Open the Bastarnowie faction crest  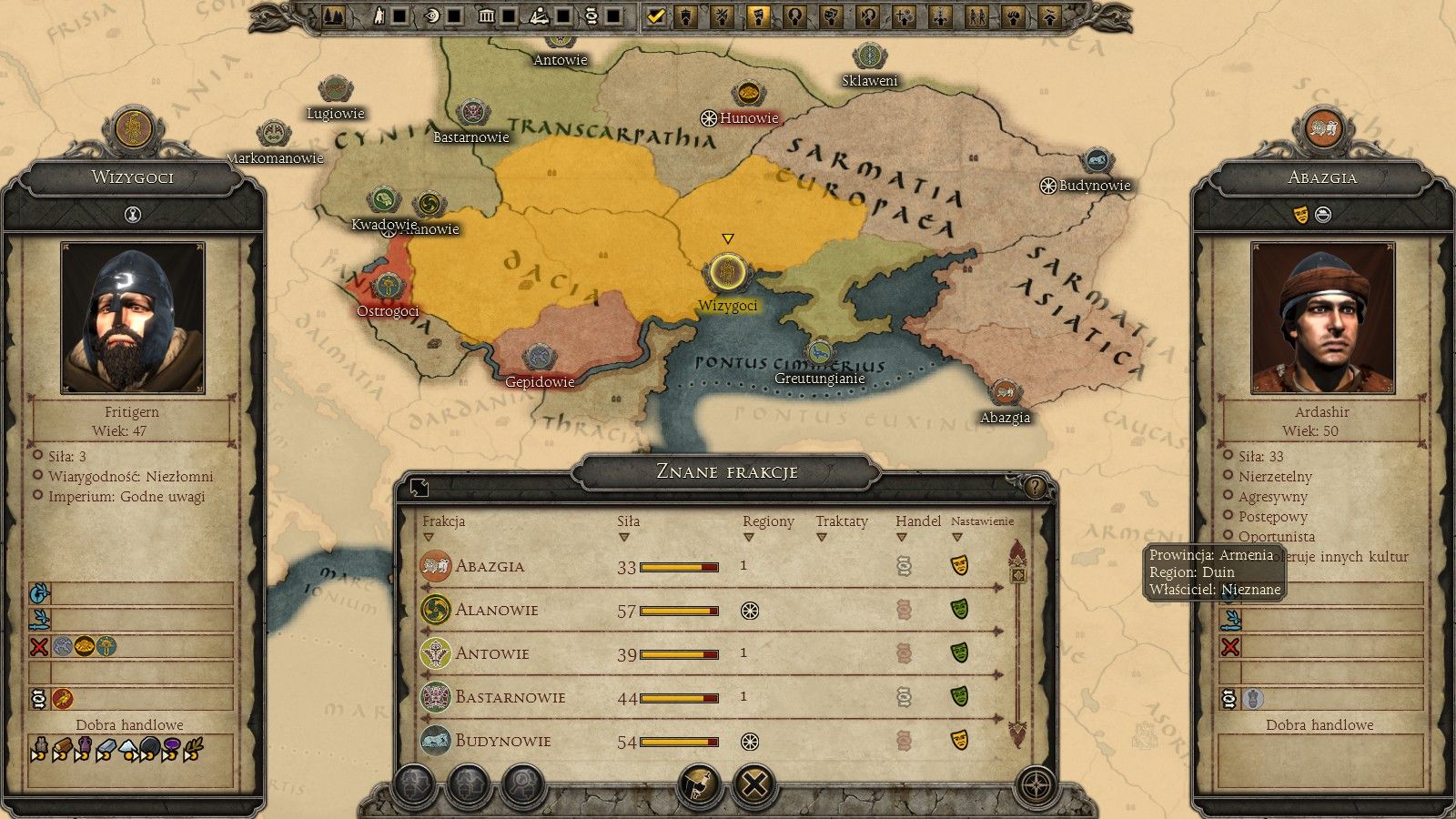click(432, 697)
